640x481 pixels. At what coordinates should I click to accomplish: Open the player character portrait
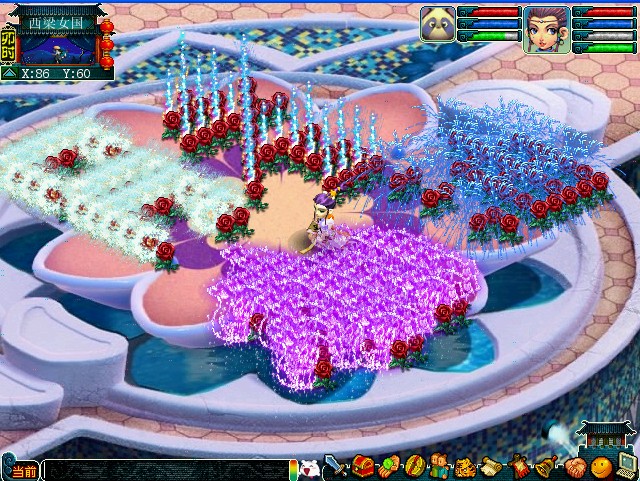coord(546,28)
